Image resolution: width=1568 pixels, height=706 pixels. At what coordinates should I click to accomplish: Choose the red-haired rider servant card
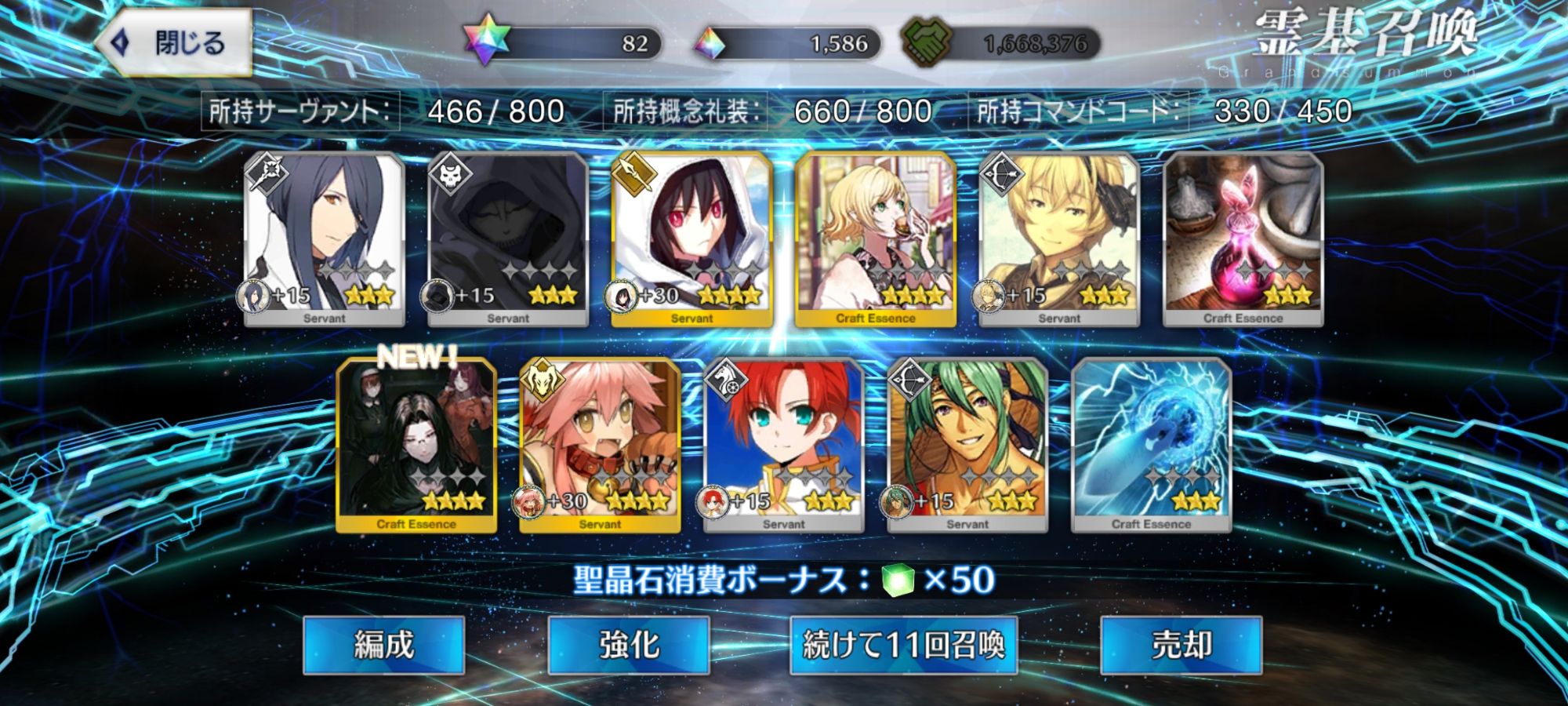783,446
